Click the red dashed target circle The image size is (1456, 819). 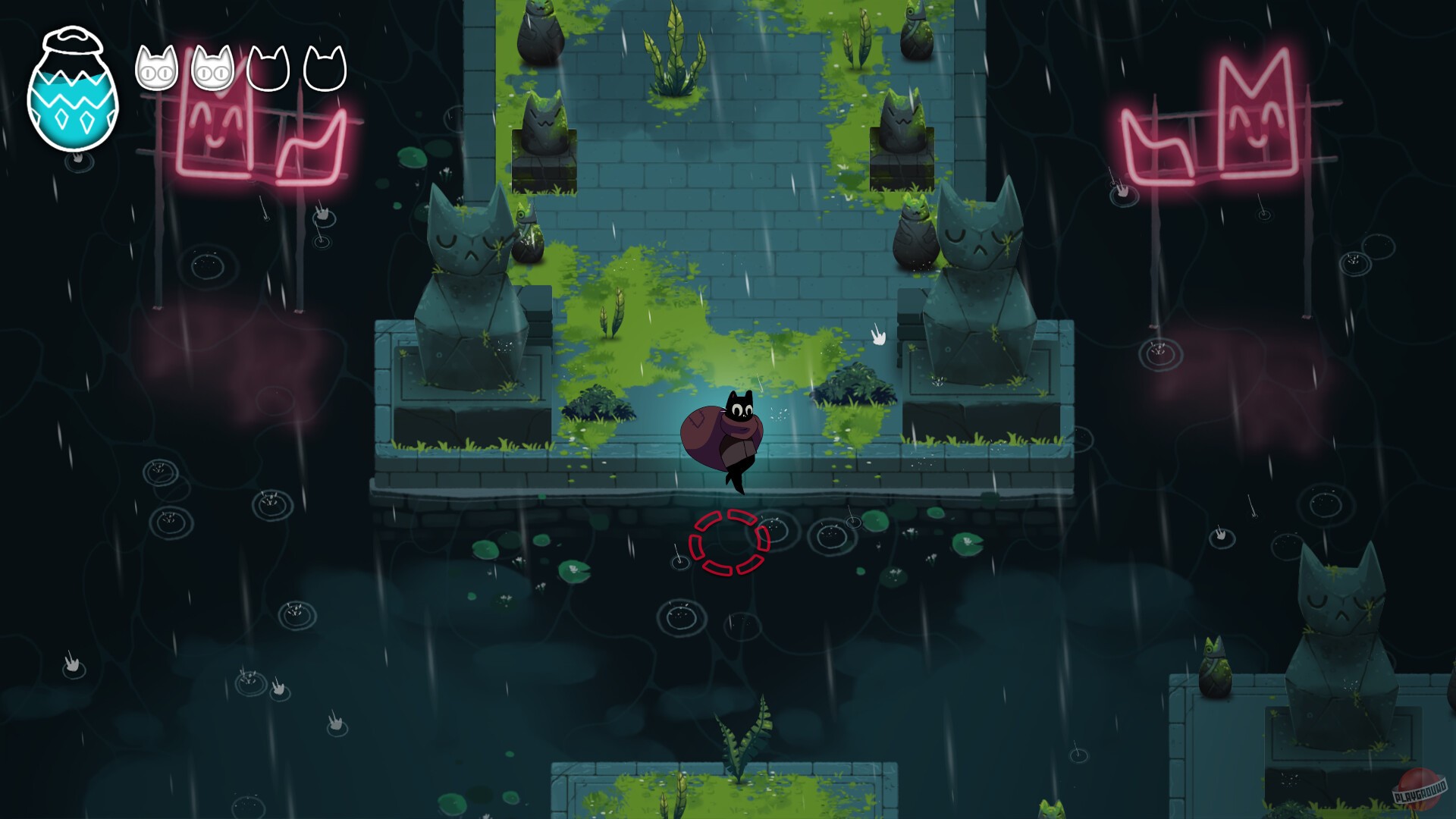tap(730, 542)
